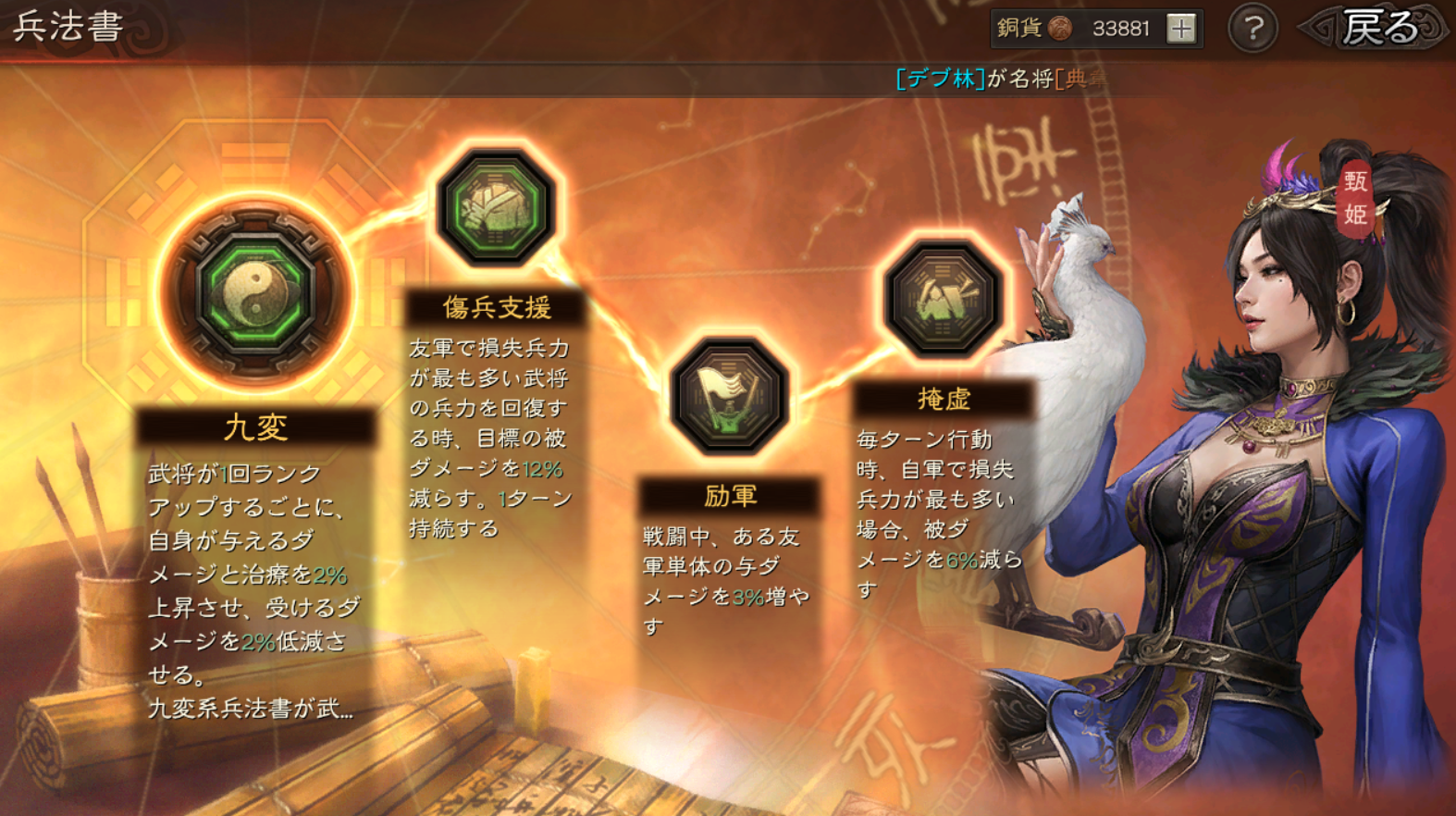Click the scrolling announcement with デブ林
The image size is (1456, 816).
pos(1001,79)
